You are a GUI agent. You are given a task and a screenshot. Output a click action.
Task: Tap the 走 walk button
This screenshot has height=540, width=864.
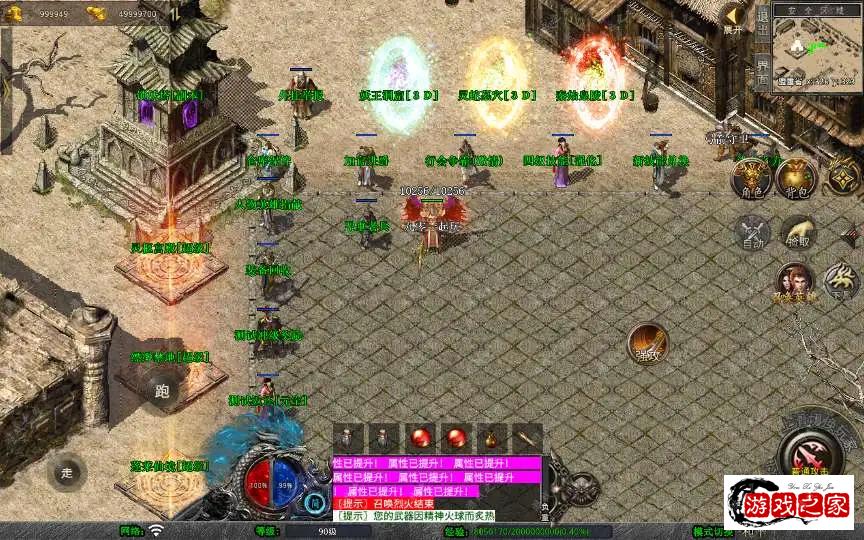tap(67, 472)
